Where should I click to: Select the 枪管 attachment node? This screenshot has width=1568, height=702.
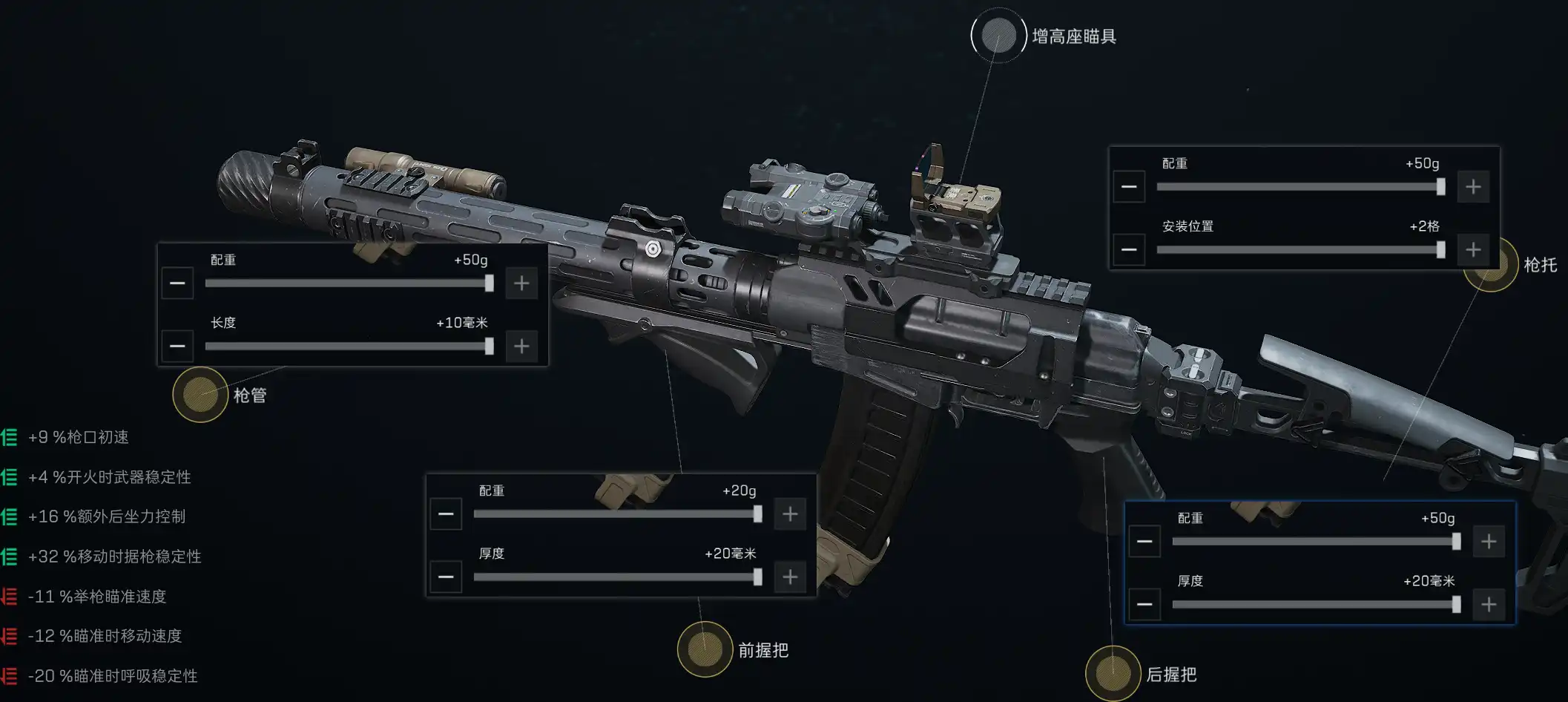coord(200,394)
